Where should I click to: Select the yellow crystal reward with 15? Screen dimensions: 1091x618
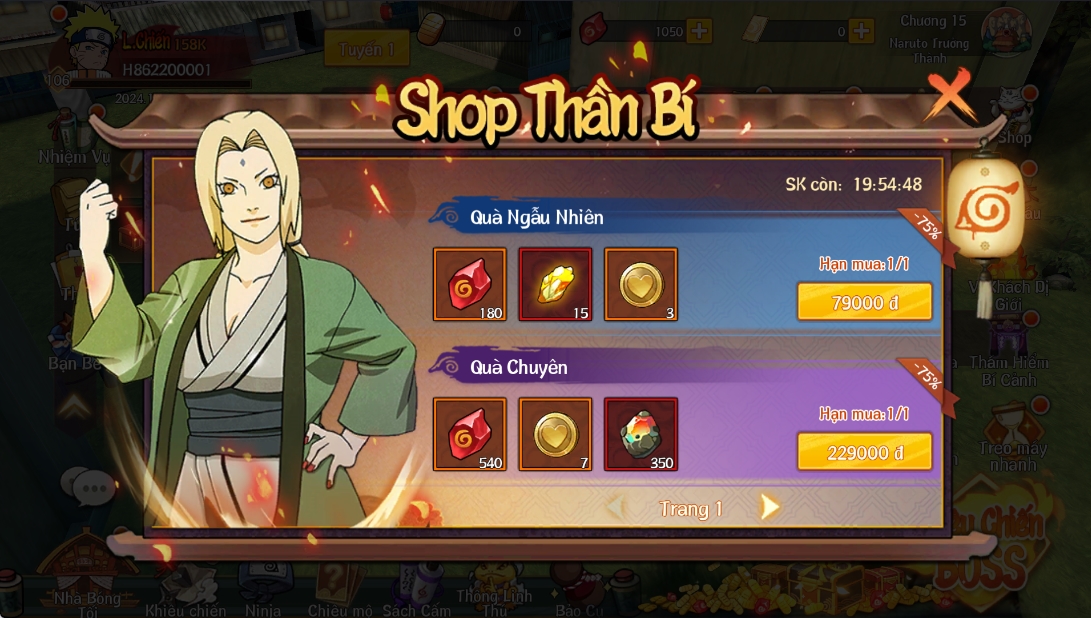point(555,285)
